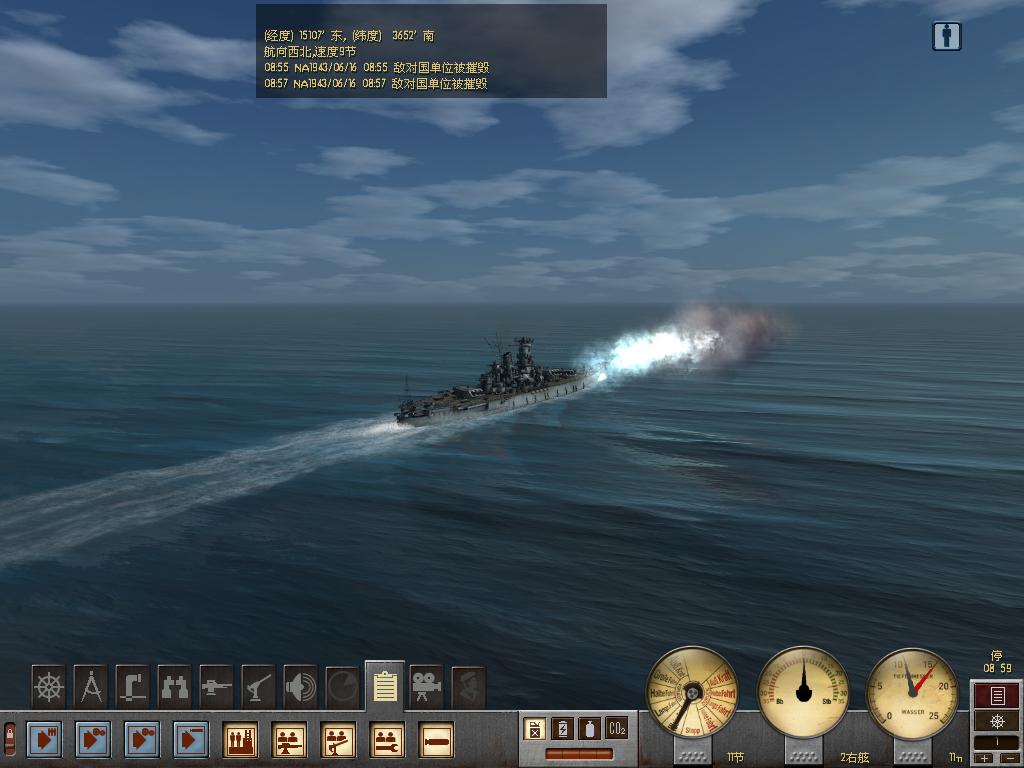Select the crew repair wrench order
The width and height of the screenshot is (1024, 768).
pos(386,740)
